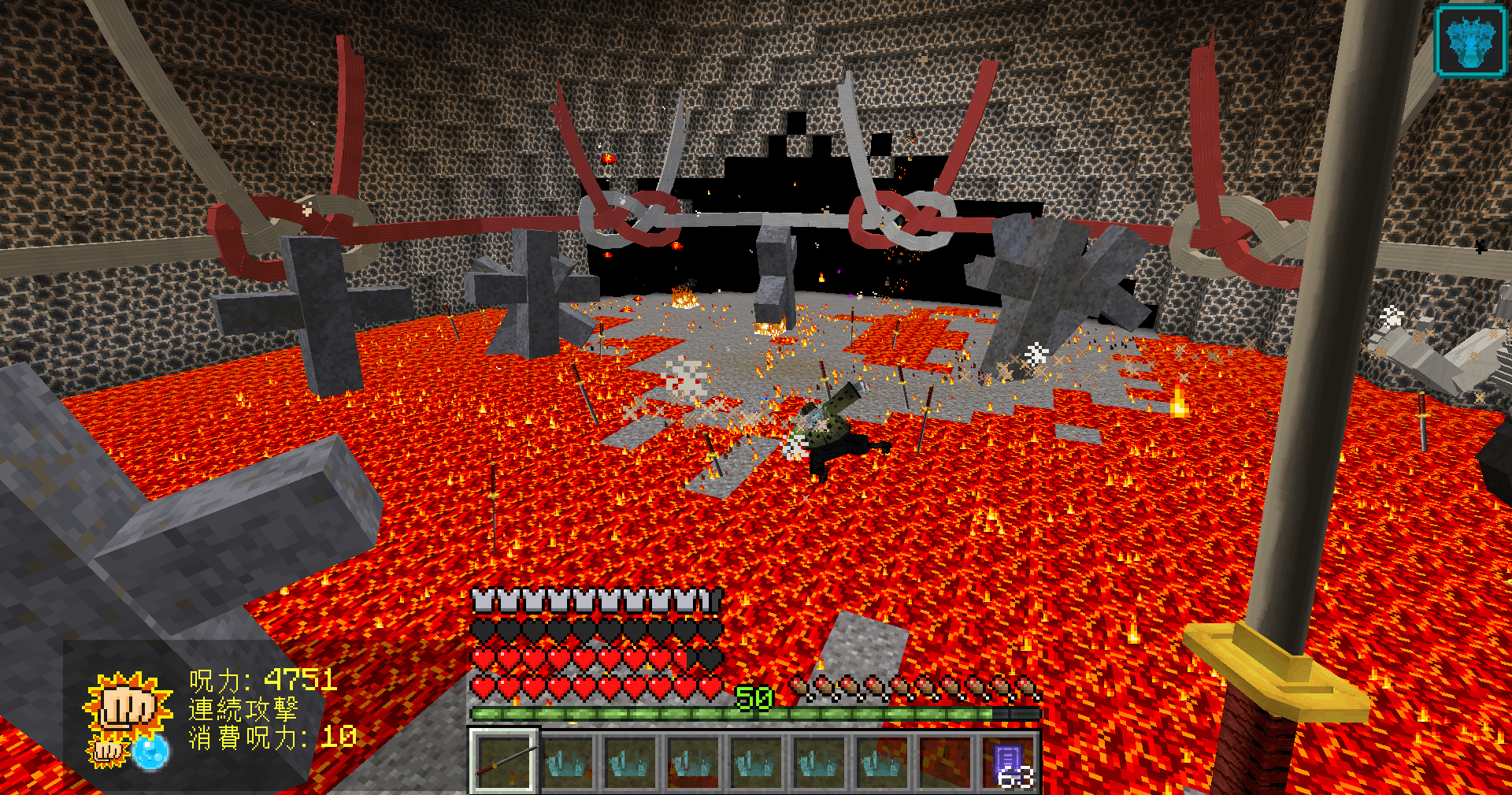The height and width of the screenshot is (795, 1512).
Task: Click the blue dragon head status icon
Action: (1469, 40)
